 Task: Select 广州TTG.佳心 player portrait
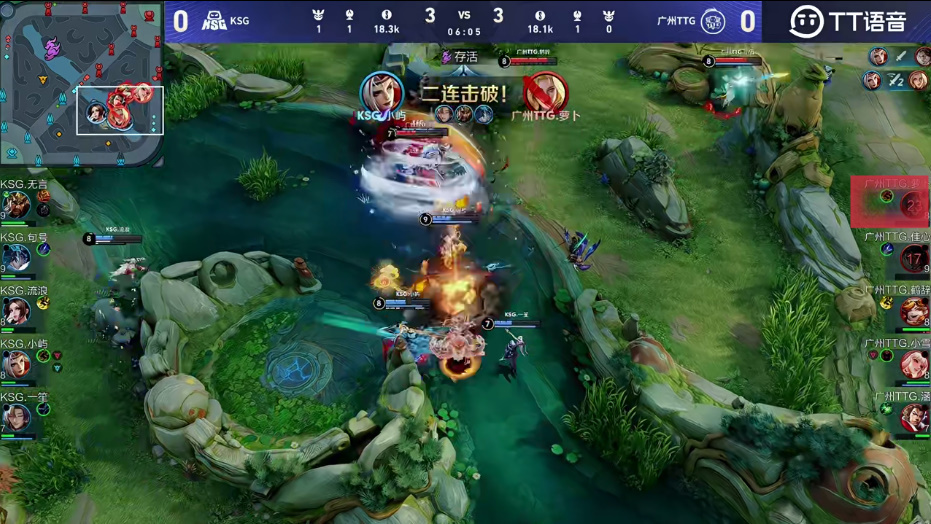click(913, 259)
